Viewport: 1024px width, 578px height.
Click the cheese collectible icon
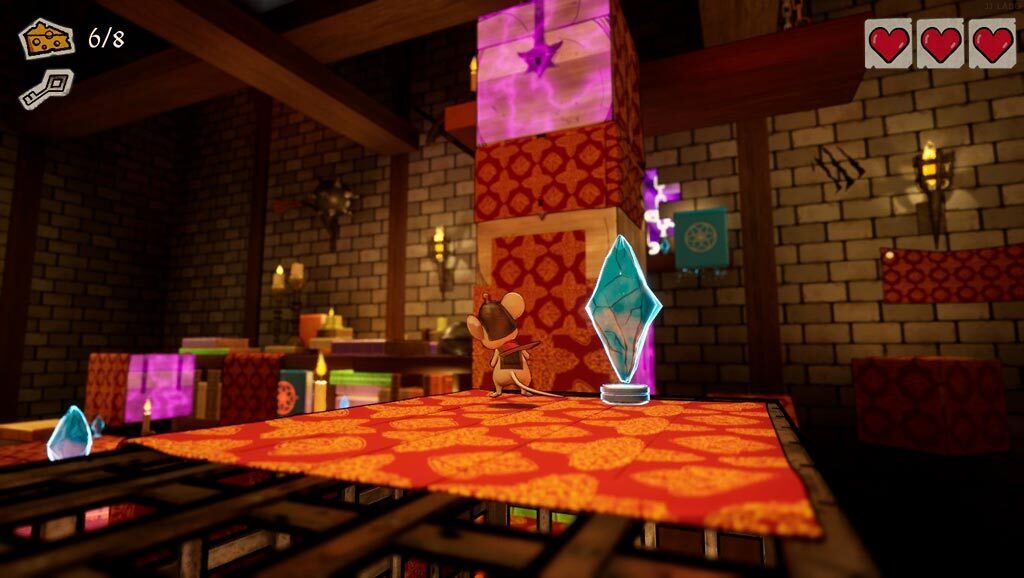(47, 39)
